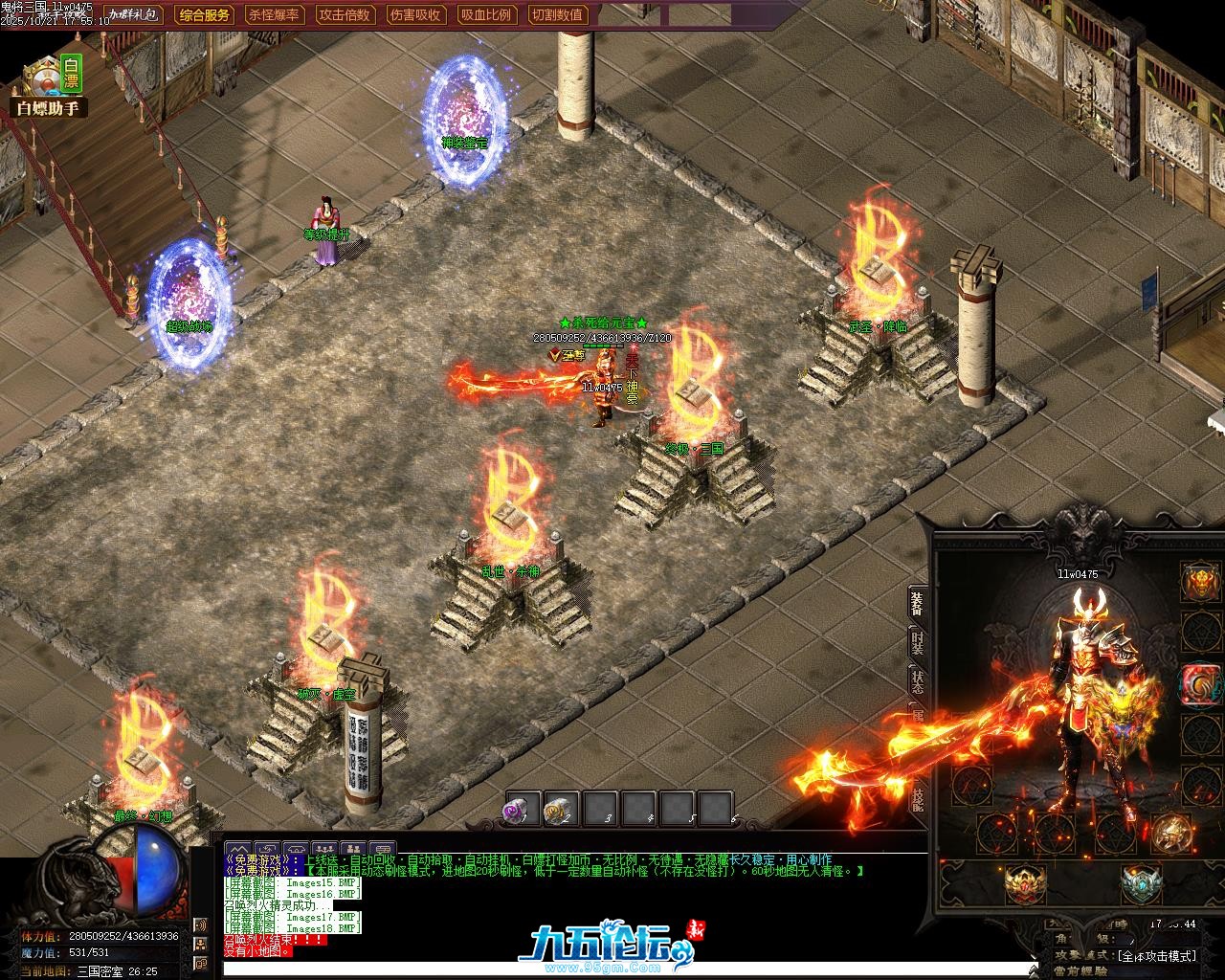Inspect the golden medal slot with red gem
The height and width of the screenshot is (980, 1225).
click(1025, 883)
